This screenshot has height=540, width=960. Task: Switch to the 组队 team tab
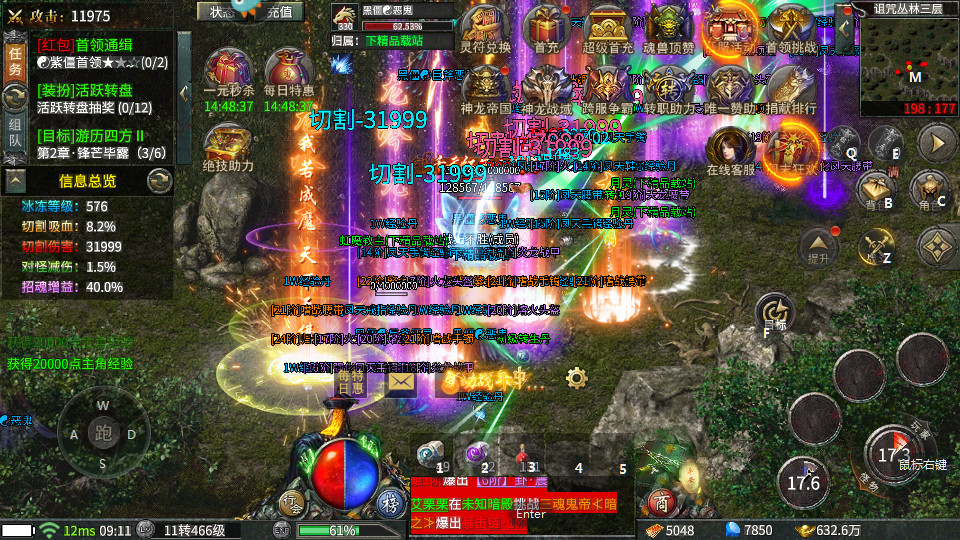15,131
